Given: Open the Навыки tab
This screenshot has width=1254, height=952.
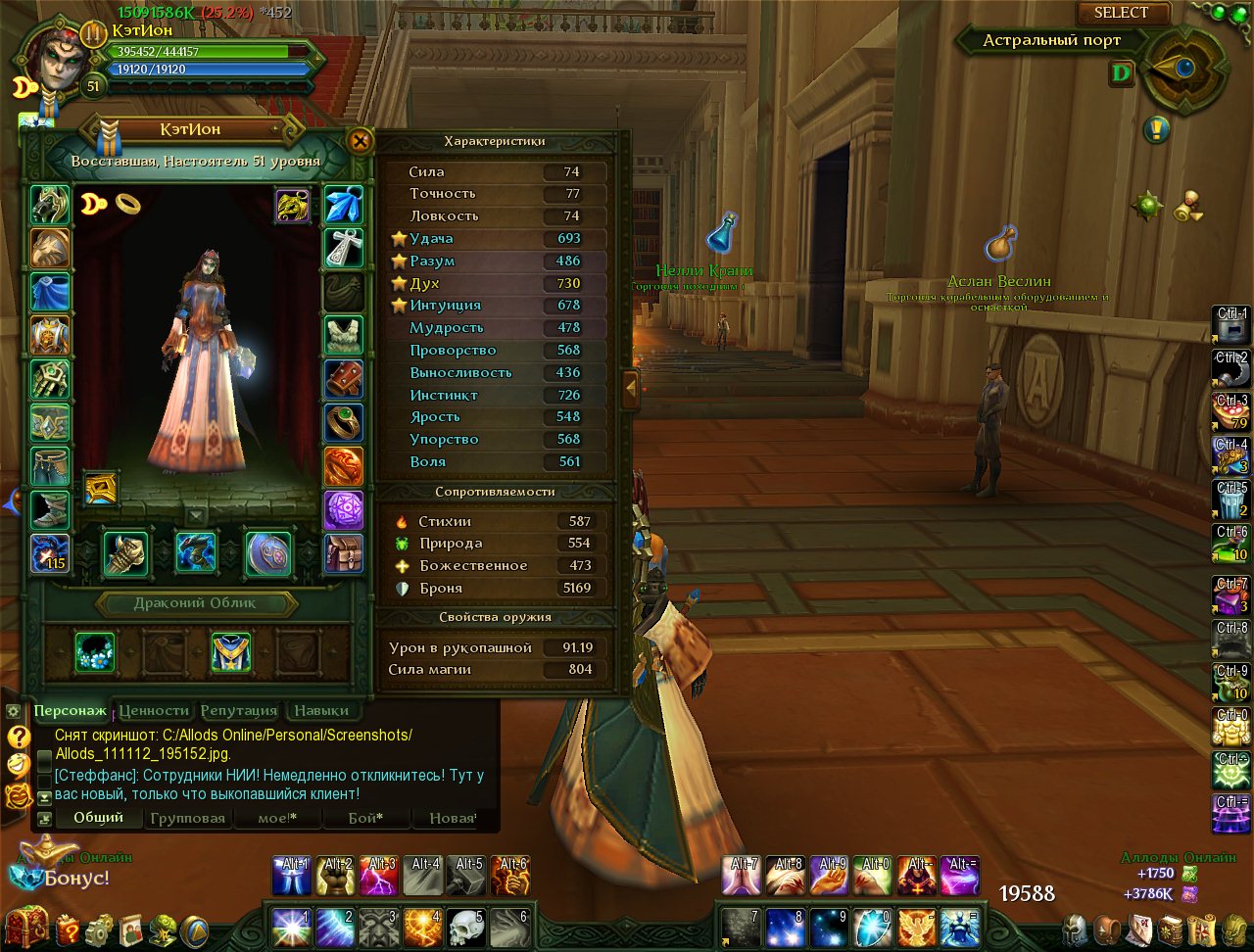Looking at the screenshot, I should [321, 710].
